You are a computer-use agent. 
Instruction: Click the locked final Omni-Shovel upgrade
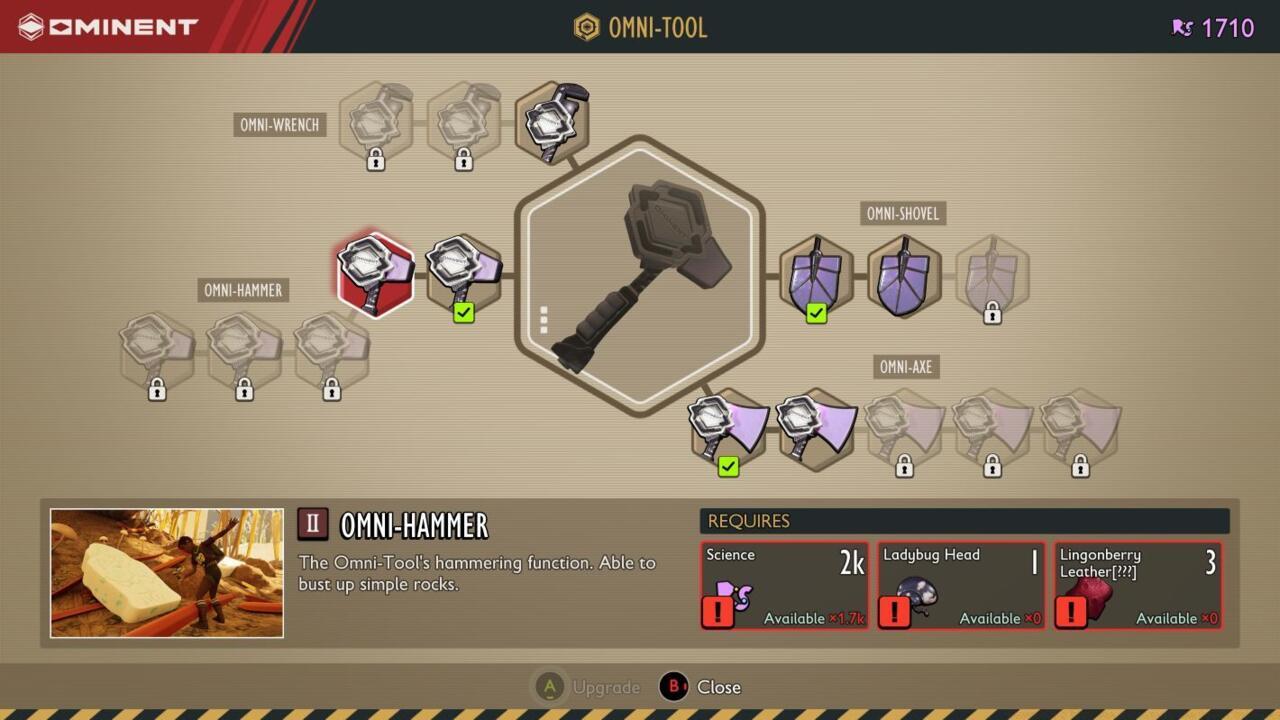tap(992, 272)
